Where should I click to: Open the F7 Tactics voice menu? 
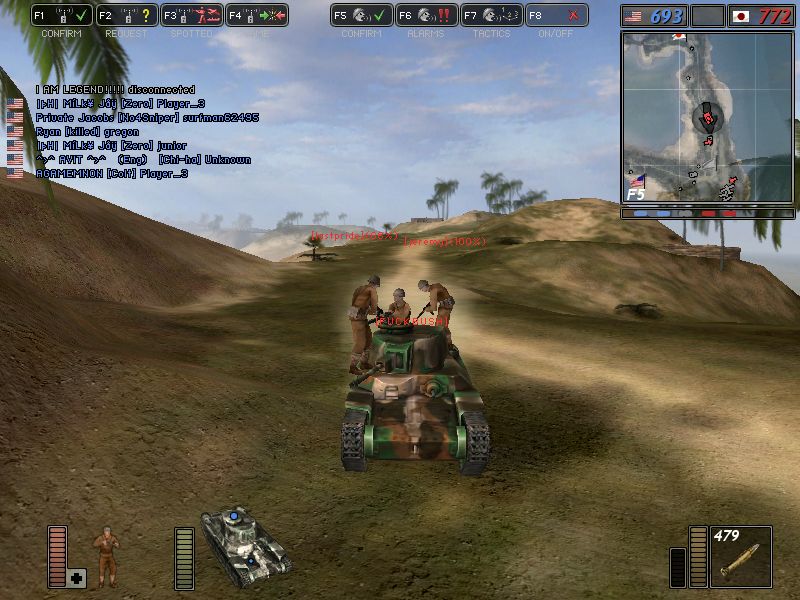pyautogui.click(x=491, y=15)
